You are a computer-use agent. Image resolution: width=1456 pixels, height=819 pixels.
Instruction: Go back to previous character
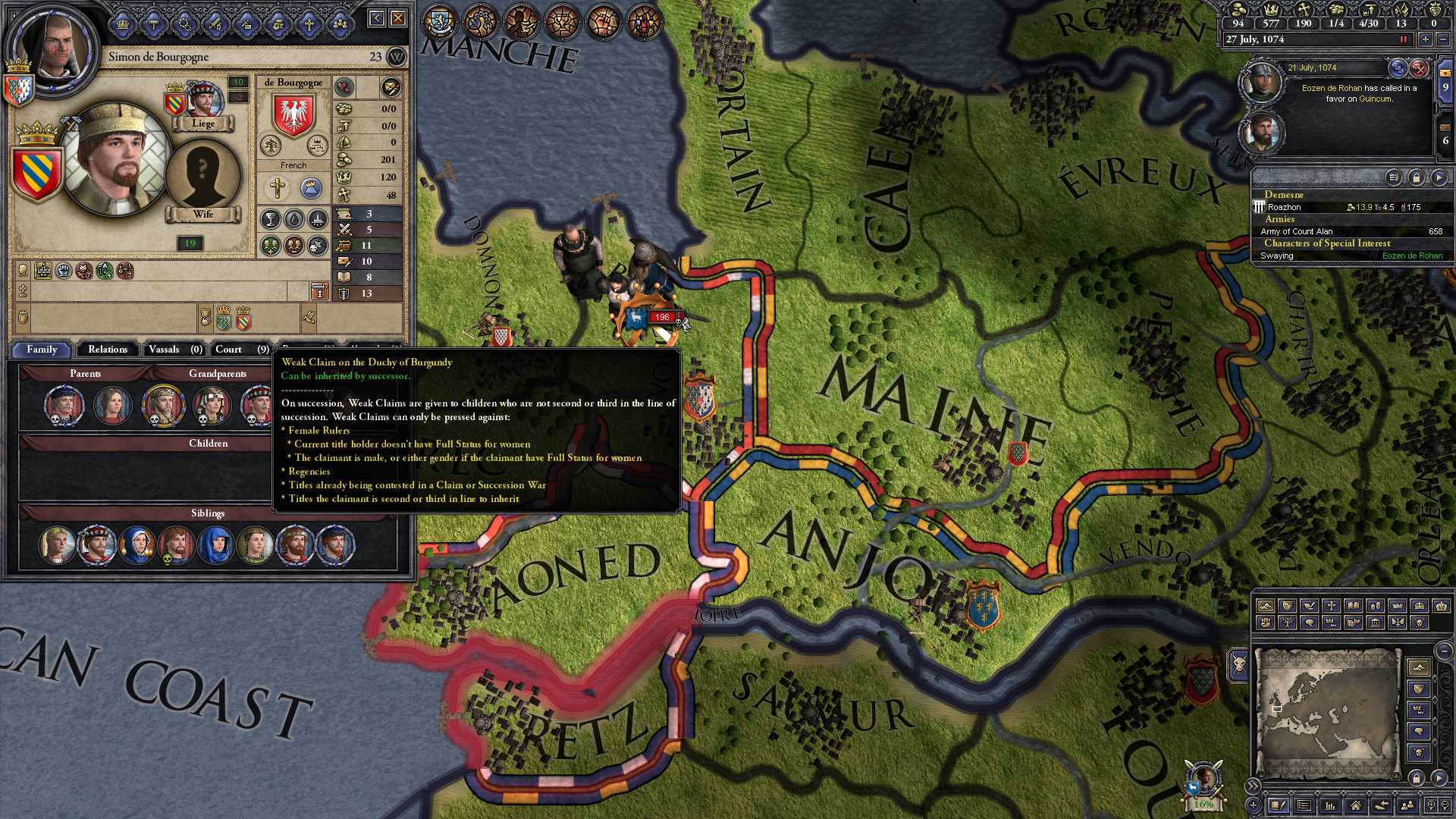point(376,18)
